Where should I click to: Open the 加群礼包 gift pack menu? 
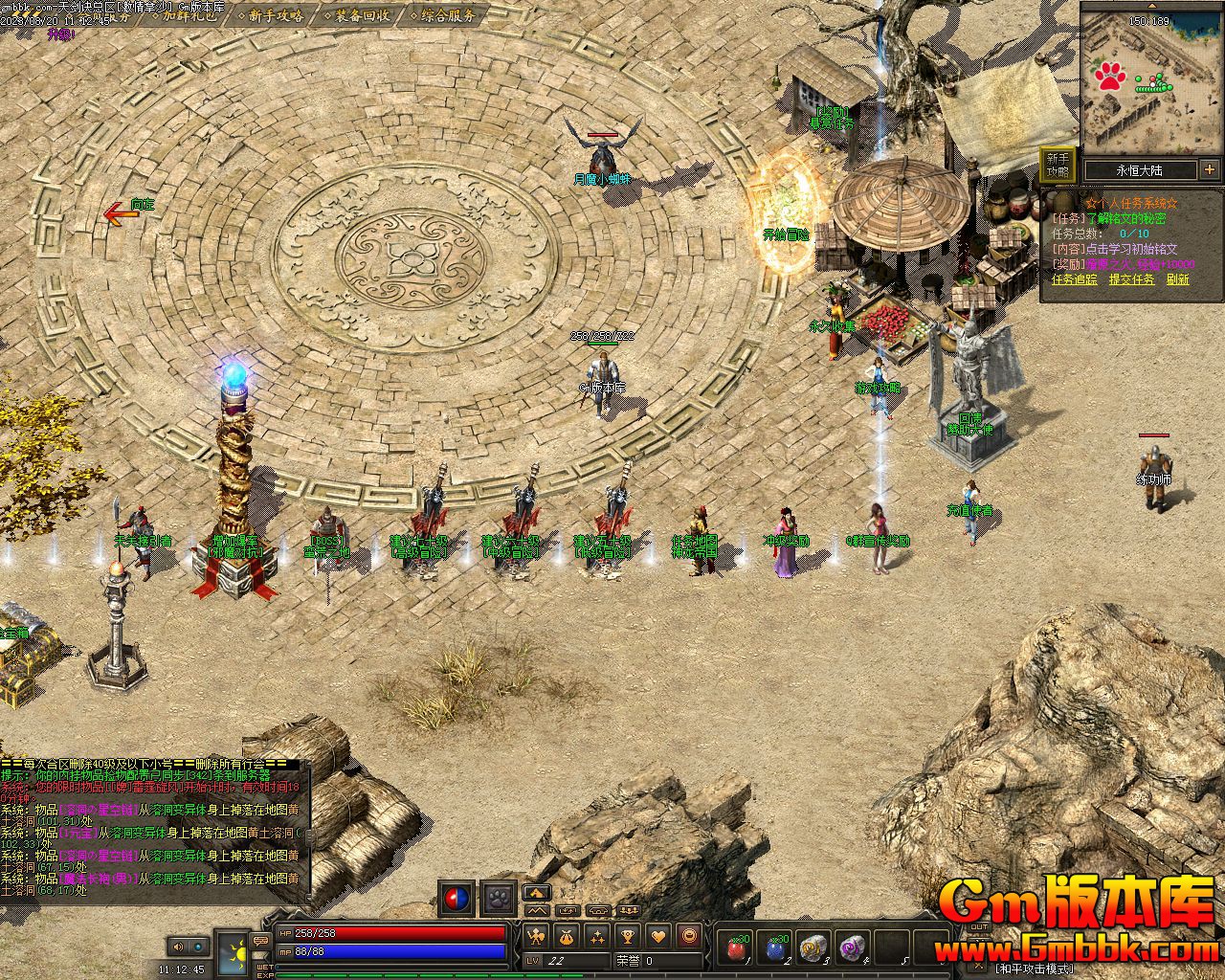coord(189,15)
